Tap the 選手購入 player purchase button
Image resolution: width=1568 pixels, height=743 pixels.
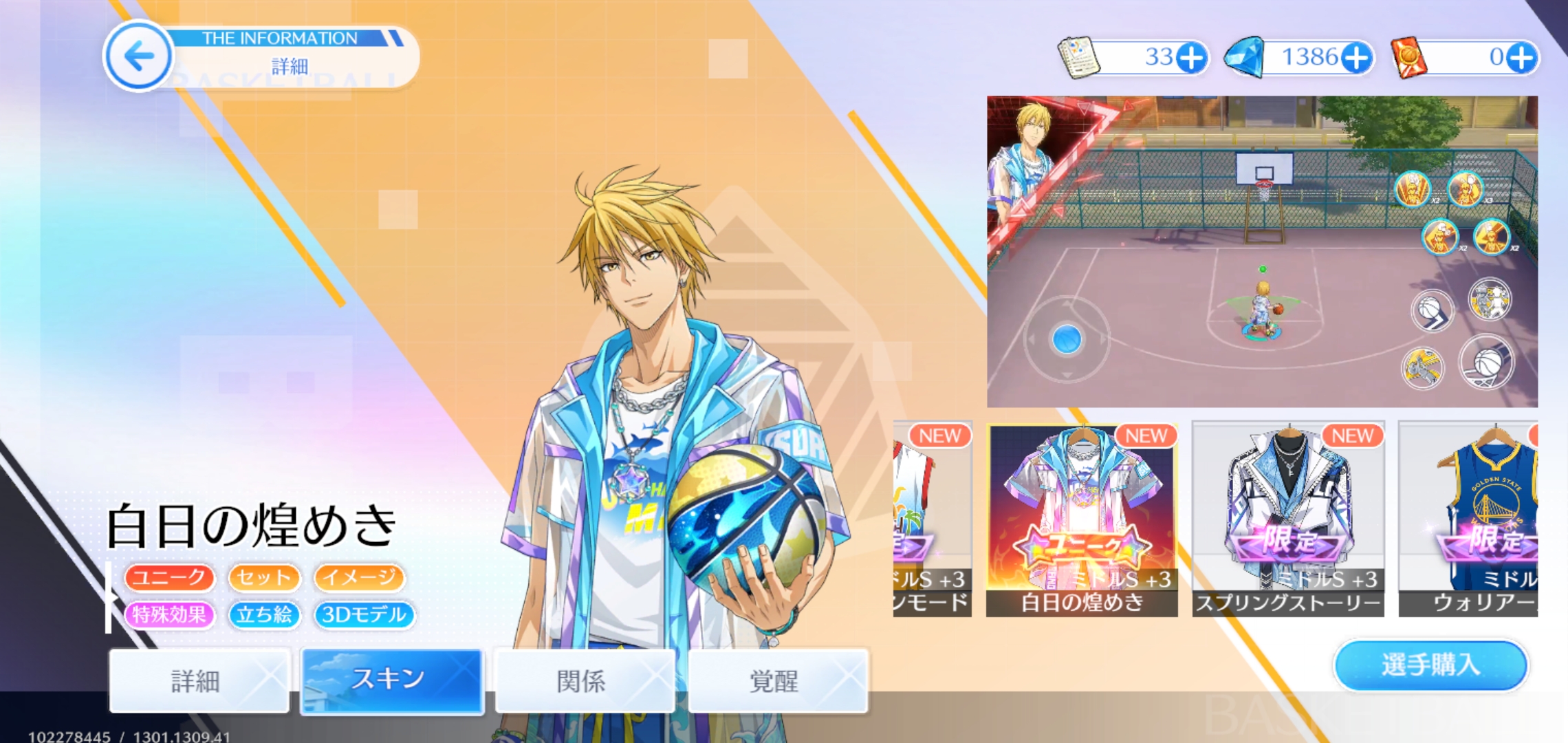1430,665
